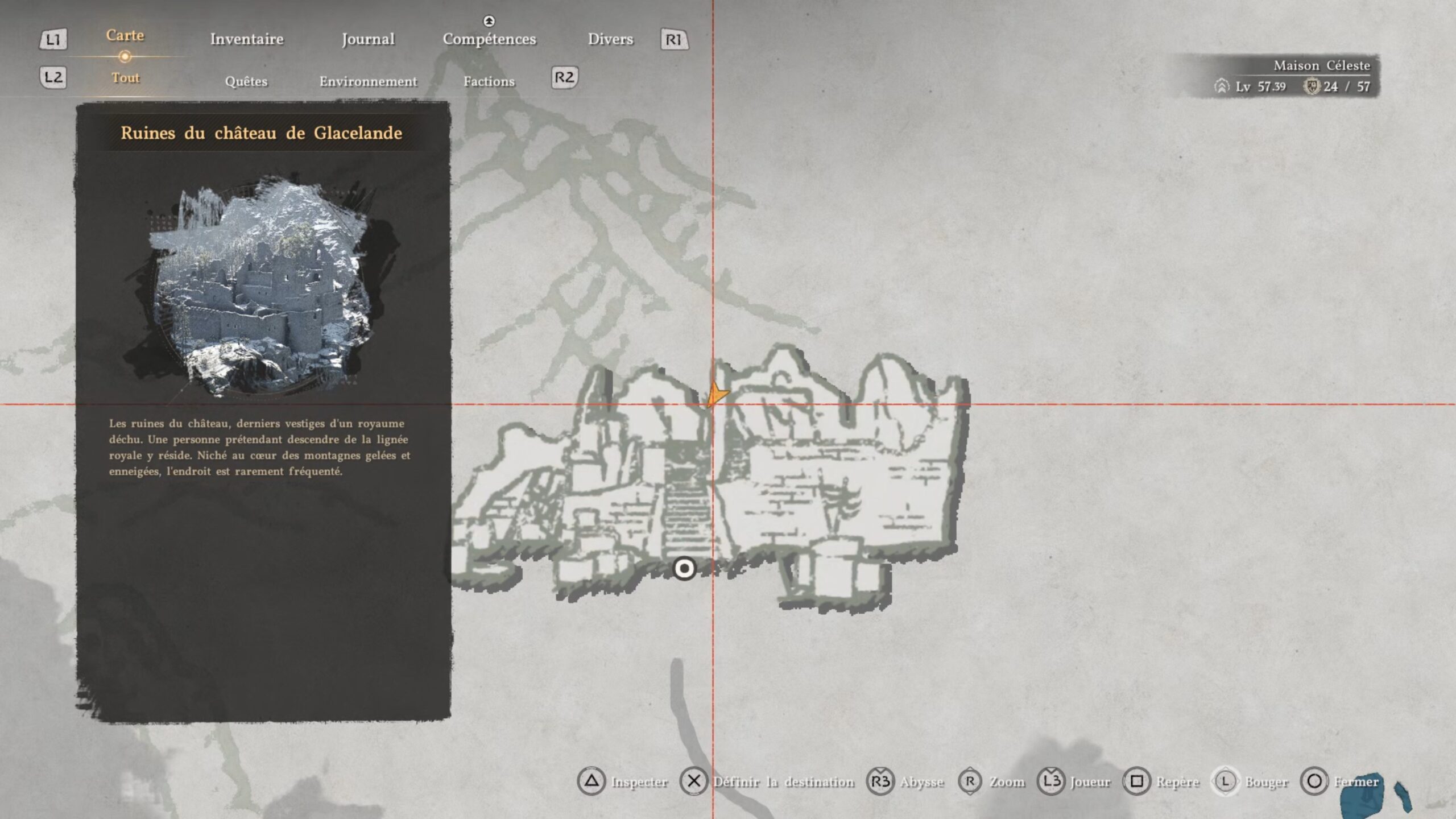This screenshot has width=1456, height=819.
Task: Open the Inventaire tab
Action: [x=247, y=39]
